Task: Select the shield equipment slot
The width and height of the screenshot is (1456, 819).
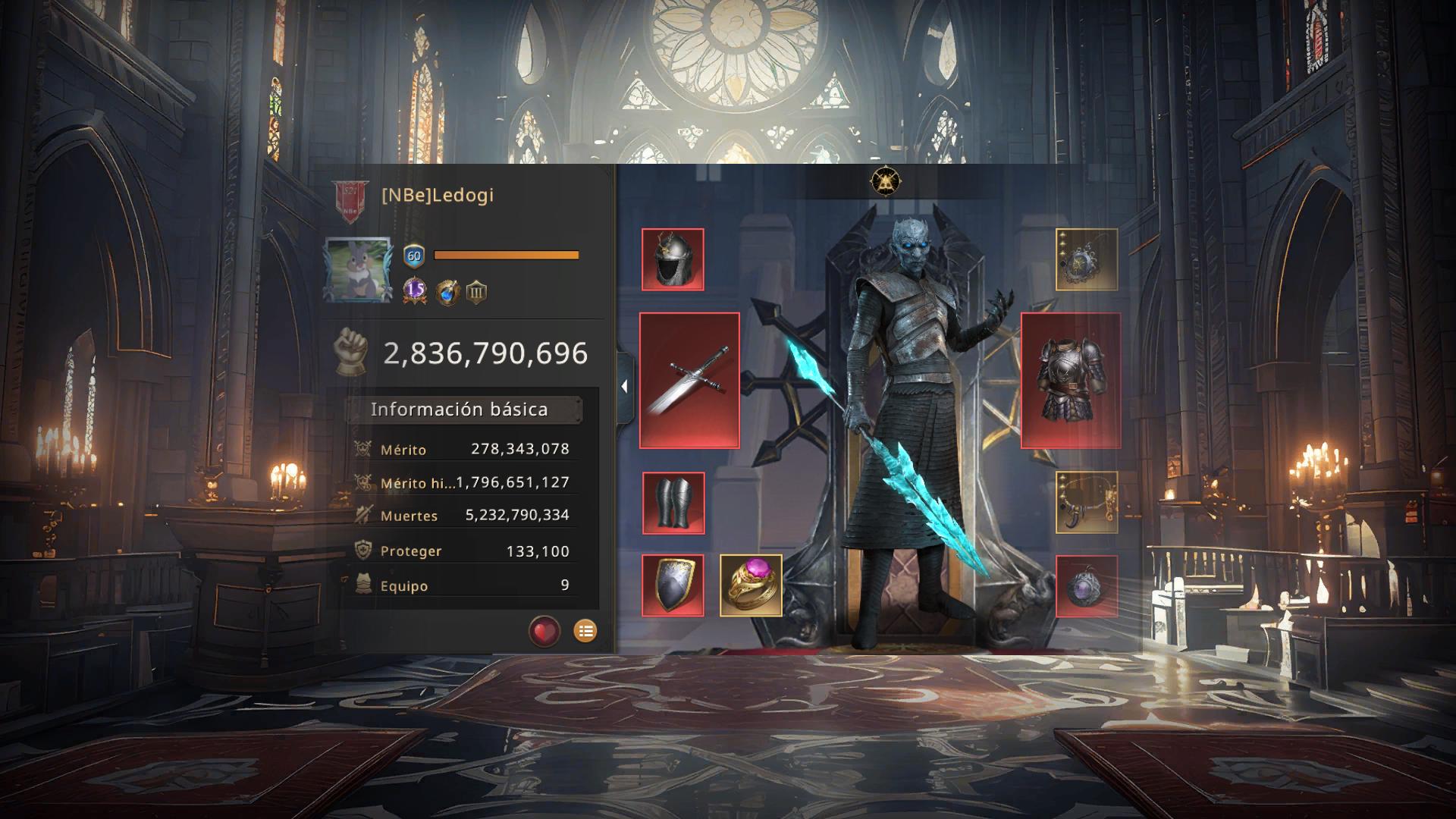Action: coord(673,585)
